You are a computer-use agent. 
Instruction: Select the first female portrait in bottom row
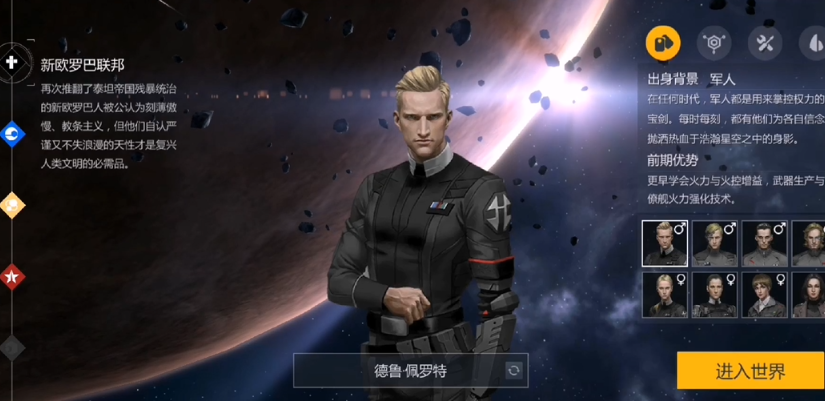point(664,295)
